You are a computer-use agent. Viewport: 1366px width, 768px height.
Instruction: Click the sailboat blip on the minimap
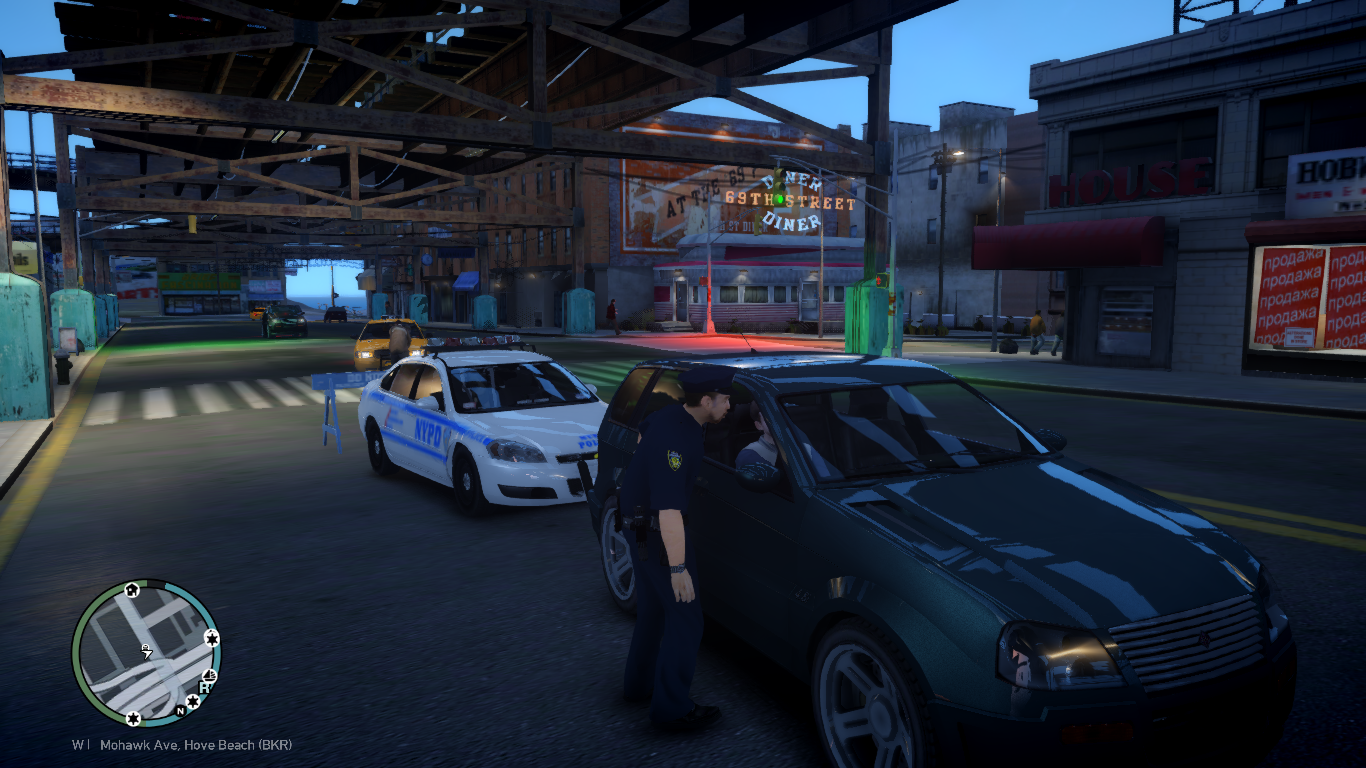210,673
